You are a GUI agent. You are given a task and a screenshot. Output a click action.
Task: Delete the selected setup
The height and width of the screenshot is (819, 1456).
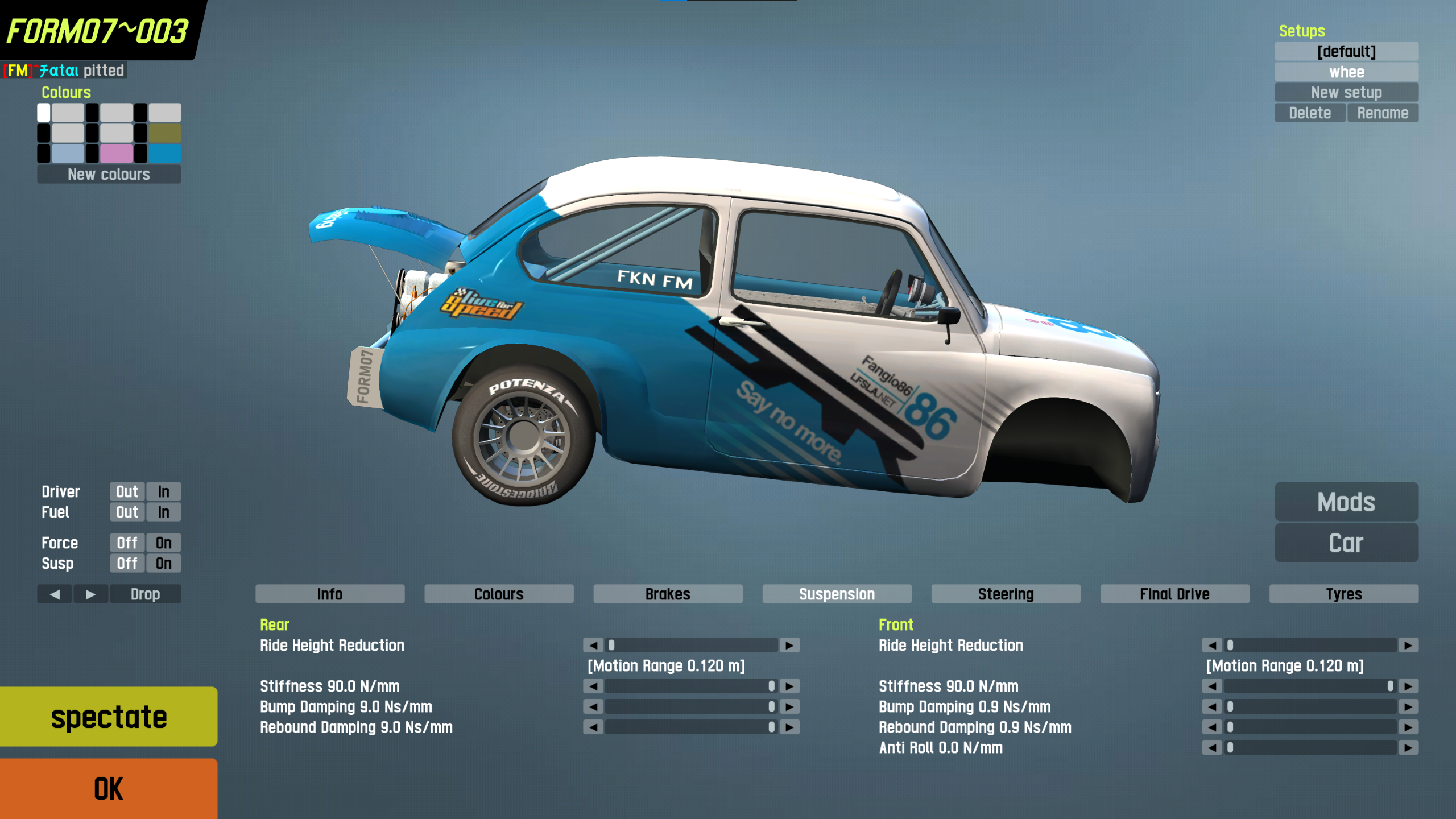(x=1309, y=113)
